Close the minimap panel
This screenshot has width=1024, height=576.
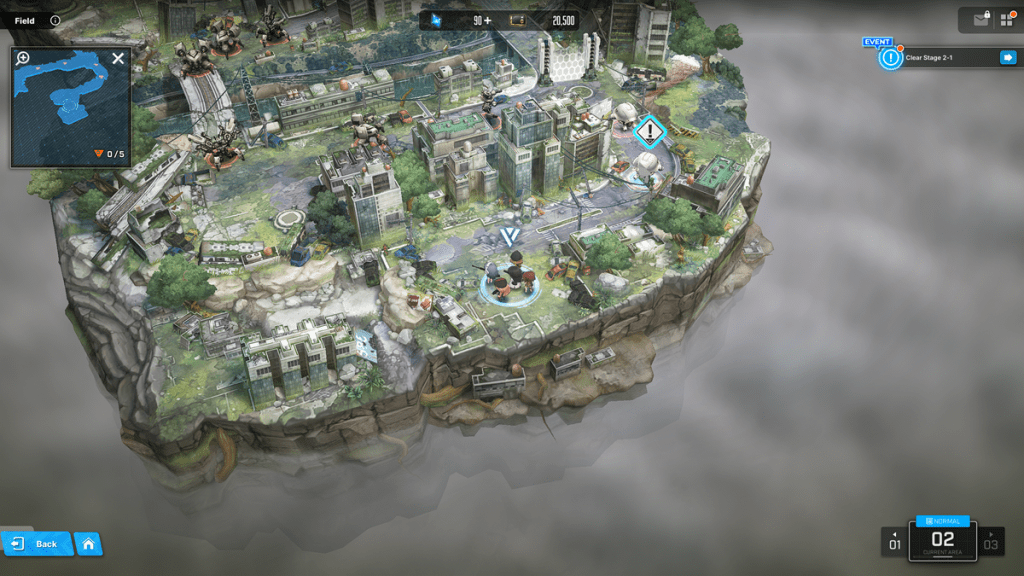click(118, 59)
